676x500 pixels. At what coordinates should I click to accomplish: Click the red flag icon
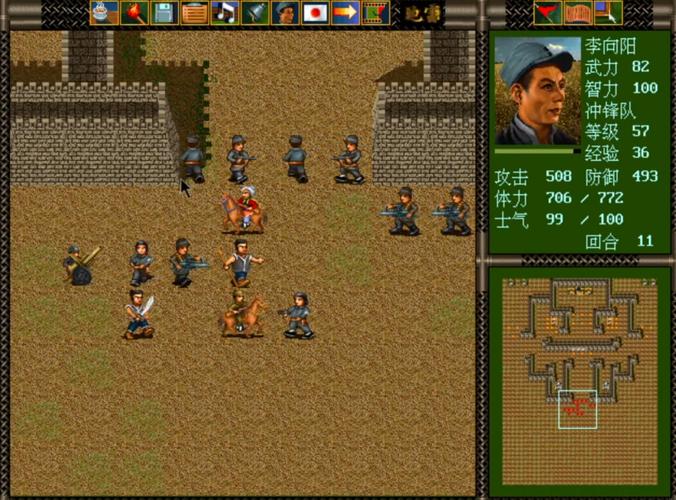click(x=546, y=13)
